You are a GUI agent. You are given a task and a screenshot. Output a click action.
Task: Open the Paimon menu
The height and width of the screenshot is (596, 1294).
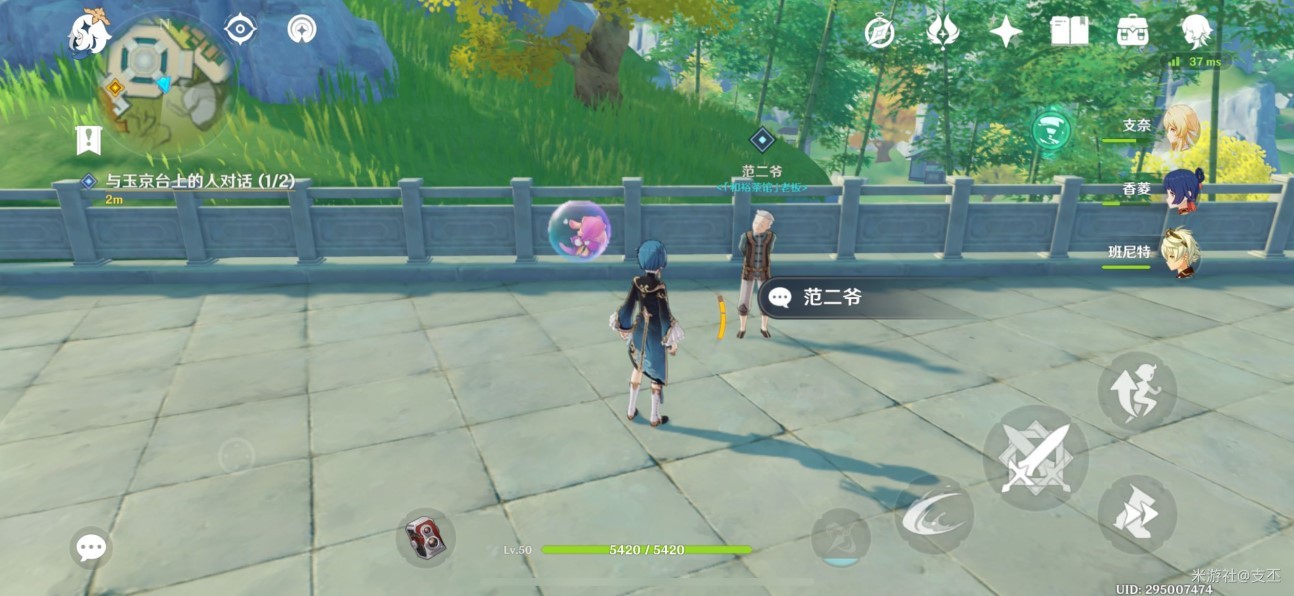tap(88, 35)
